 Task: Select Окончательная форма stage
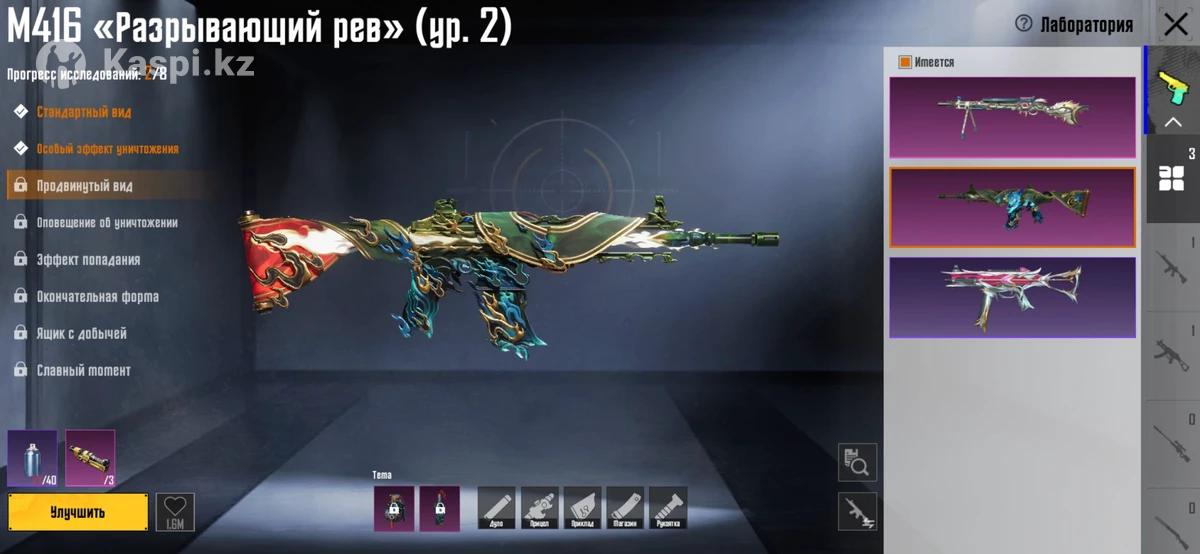click(97, 297)
